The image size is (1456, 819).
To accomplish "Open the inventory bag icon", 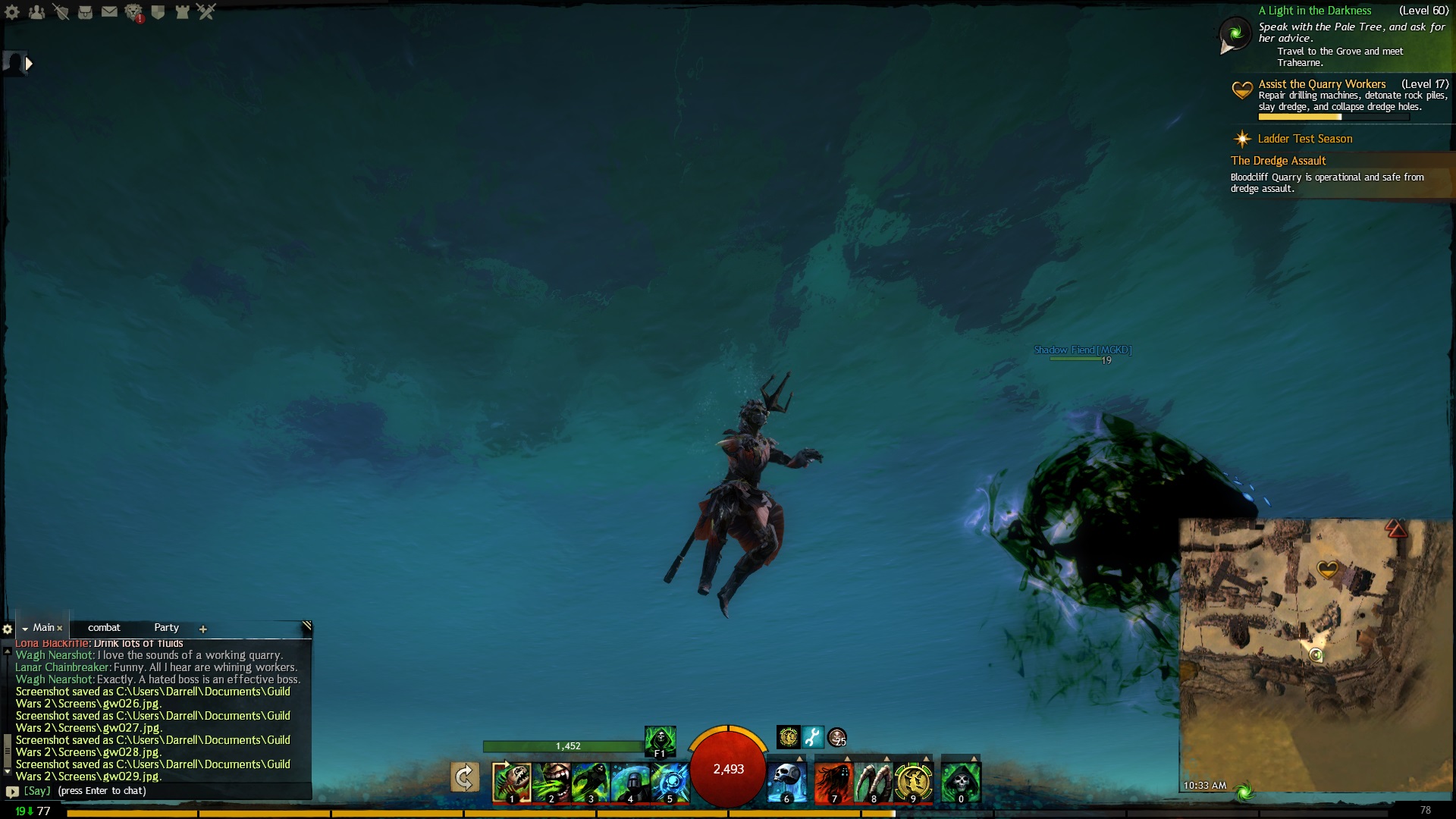I will click(x=85, y=12).
